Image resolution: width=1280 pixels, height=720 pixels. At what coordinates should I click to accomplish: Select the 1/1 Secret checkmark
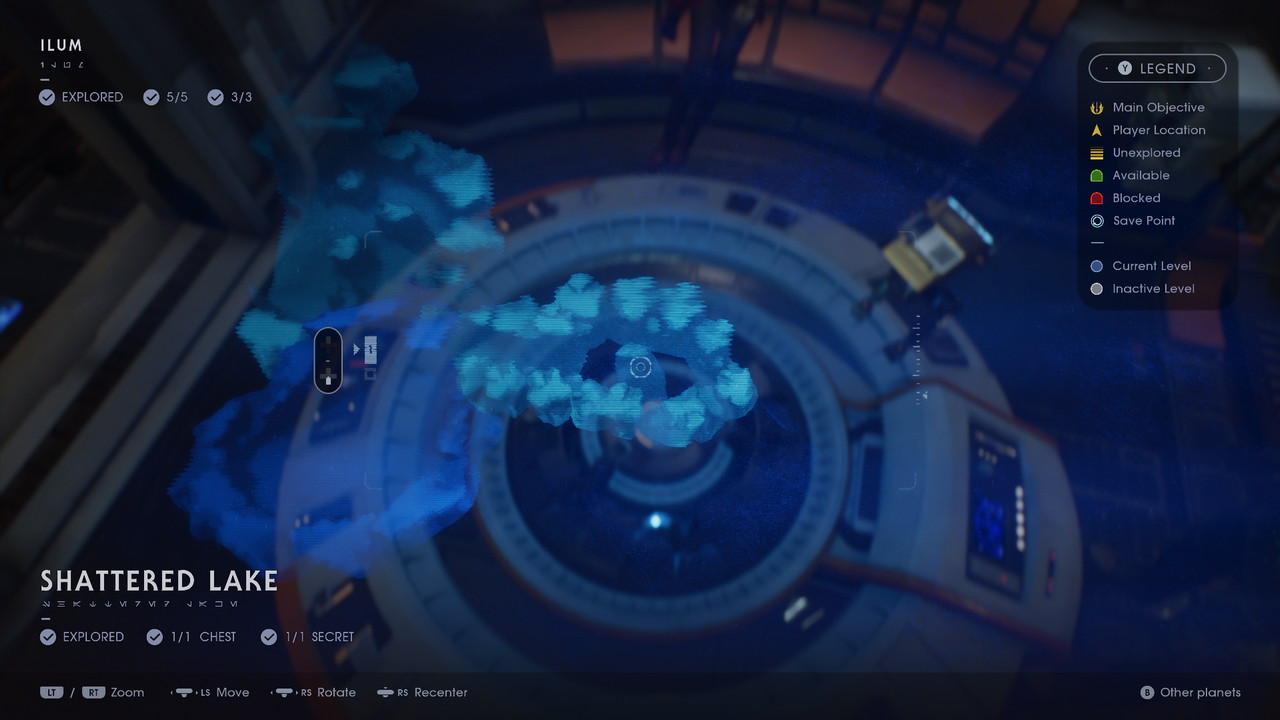(x=268, y=636)
